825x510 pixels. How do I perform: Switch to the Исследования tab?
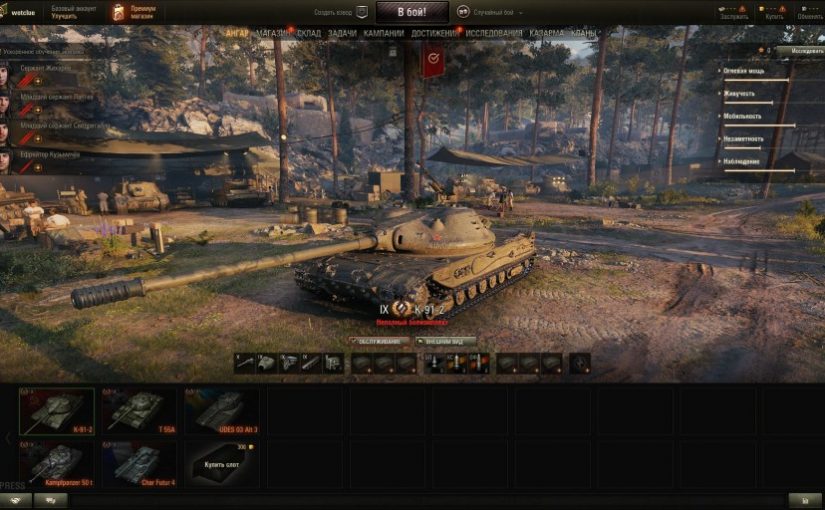pos(494,33)
